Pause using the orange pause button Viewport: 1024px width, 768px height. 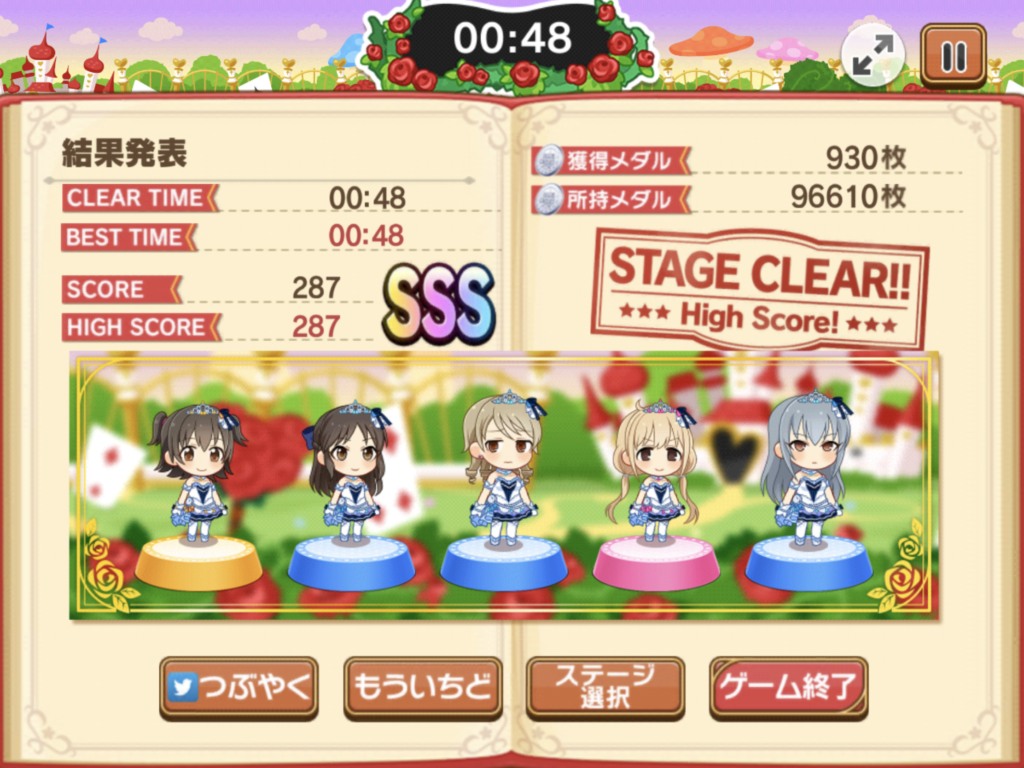tap(953, 56)
